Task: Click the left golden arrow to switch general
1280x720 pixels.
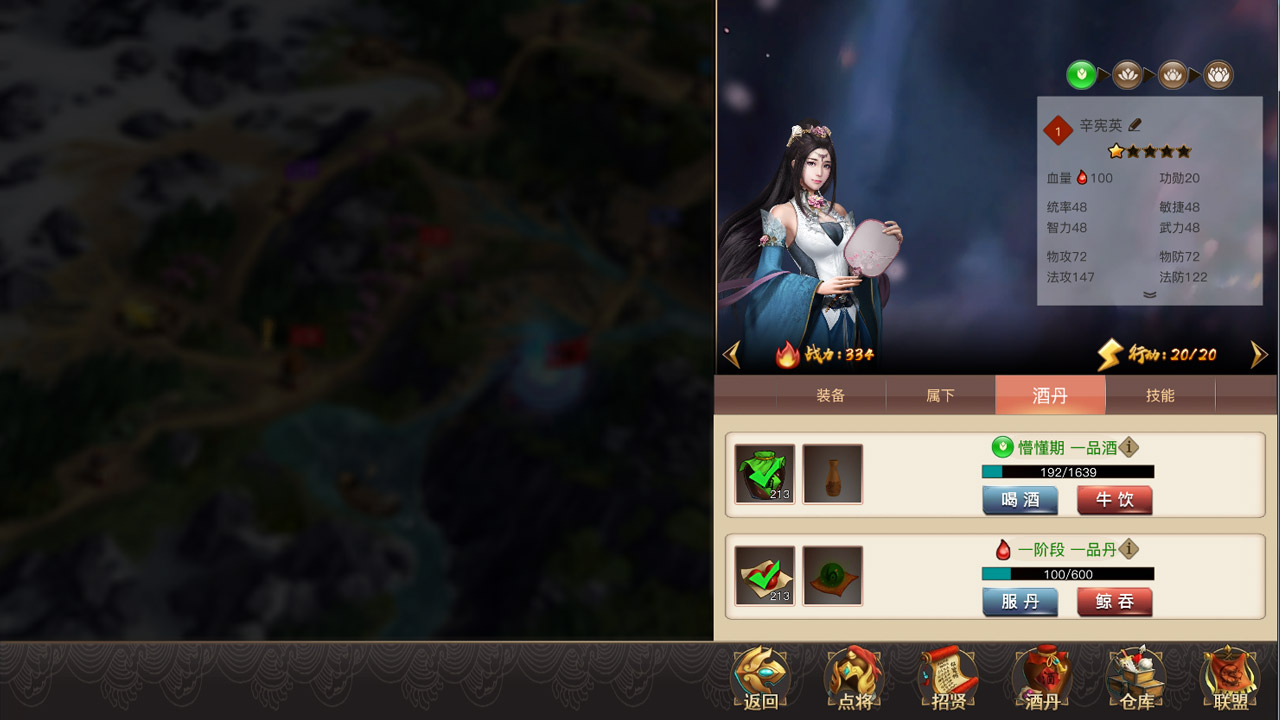Action: (x=731, y=353)
